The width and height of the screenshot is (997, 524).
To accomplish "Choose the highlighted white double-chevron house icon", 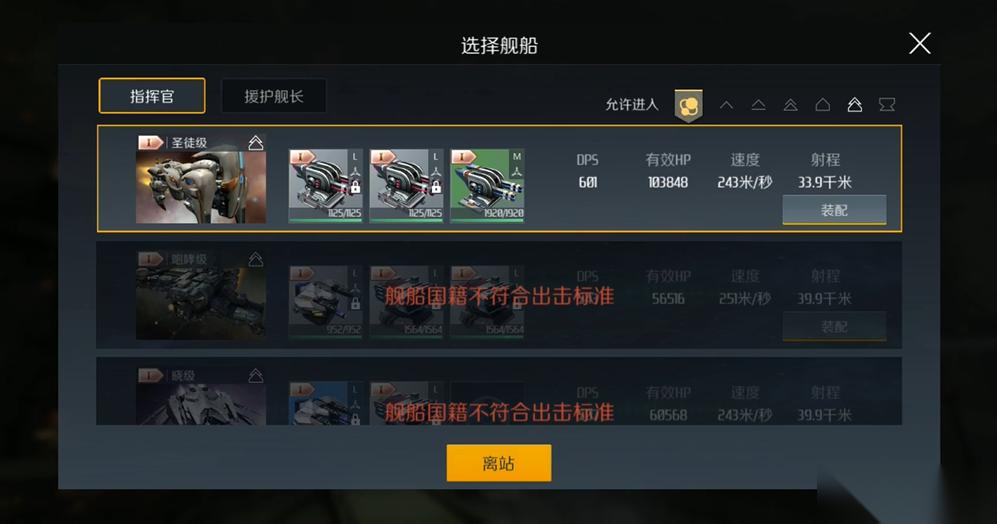I will coord(854,104).
